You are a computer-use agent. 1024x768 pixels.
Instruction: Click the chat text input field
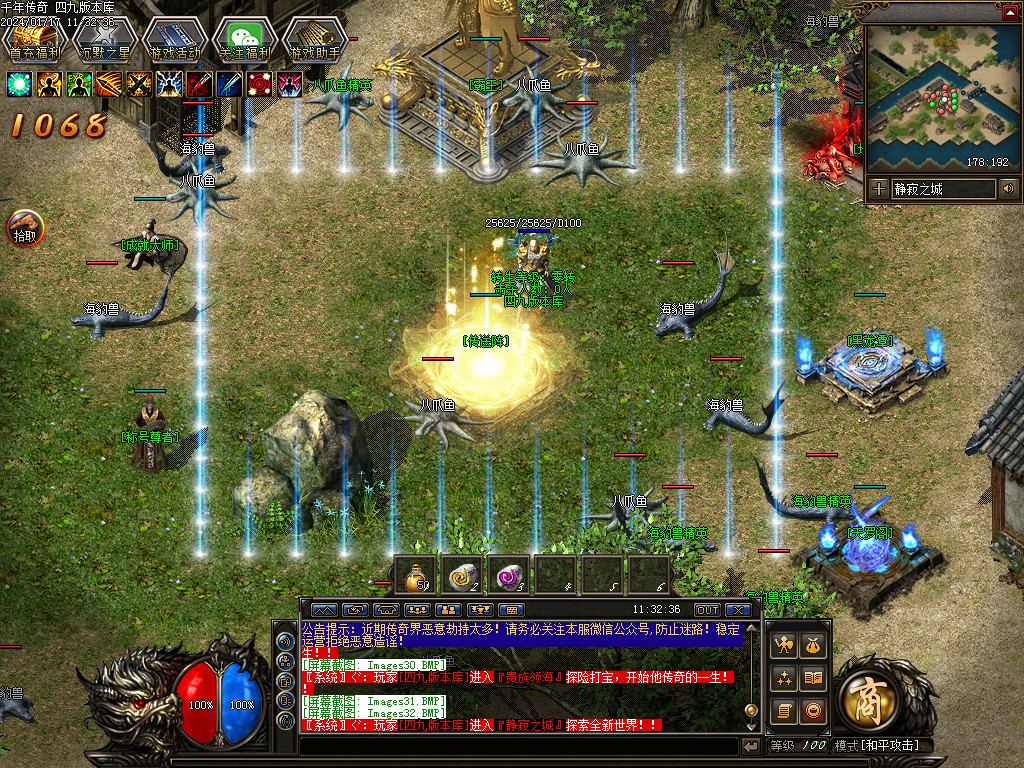point(518,746)
